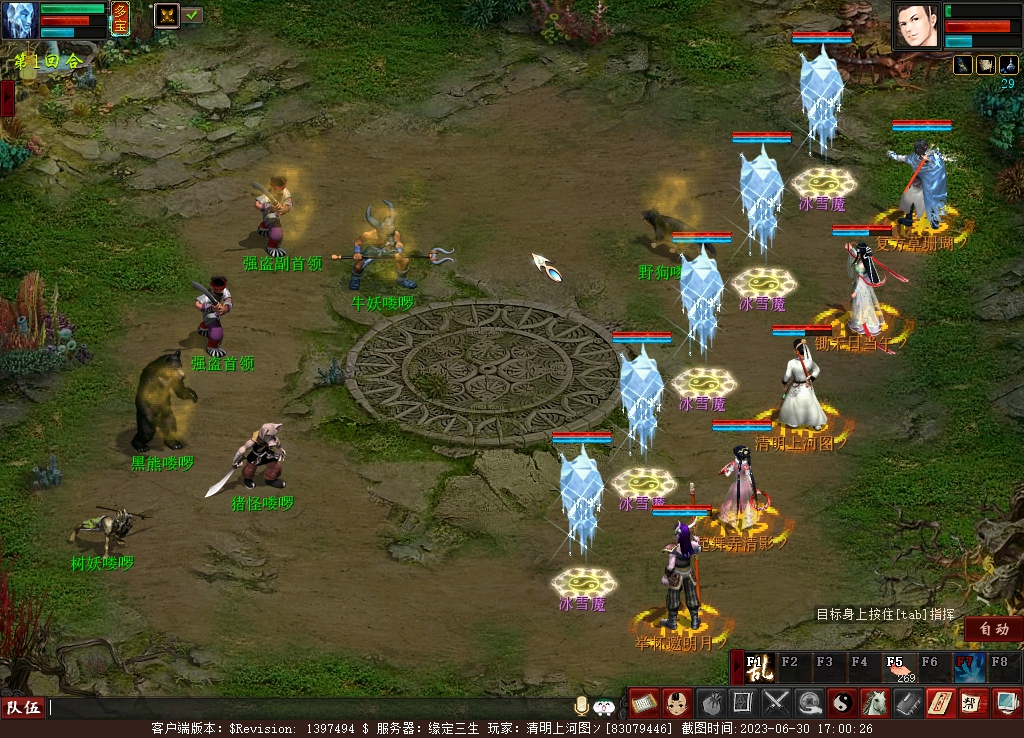Click the green checkmark button

tap(193, 15)
